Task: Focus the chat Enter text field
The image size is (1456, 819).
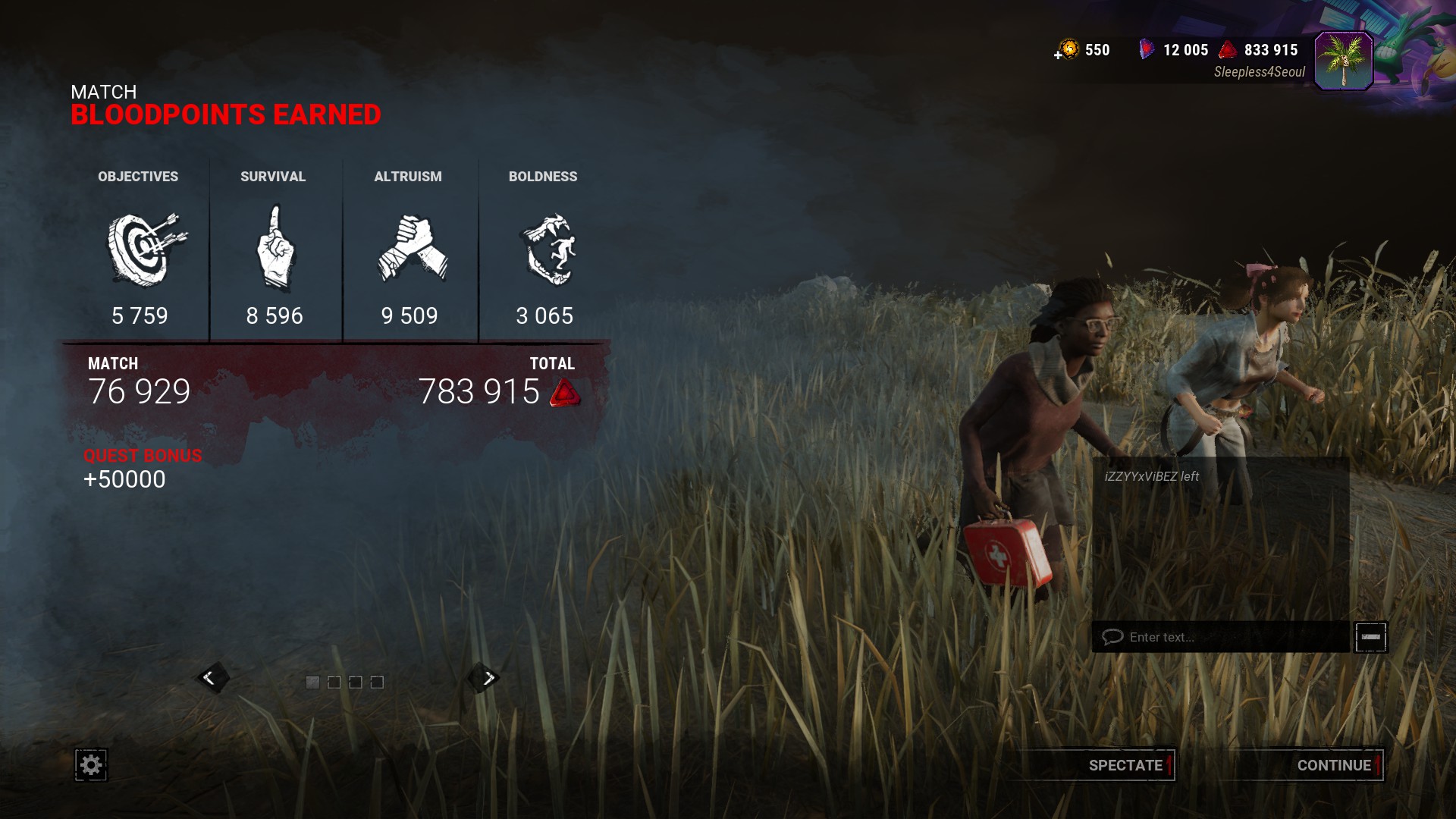Action: 1221,637
